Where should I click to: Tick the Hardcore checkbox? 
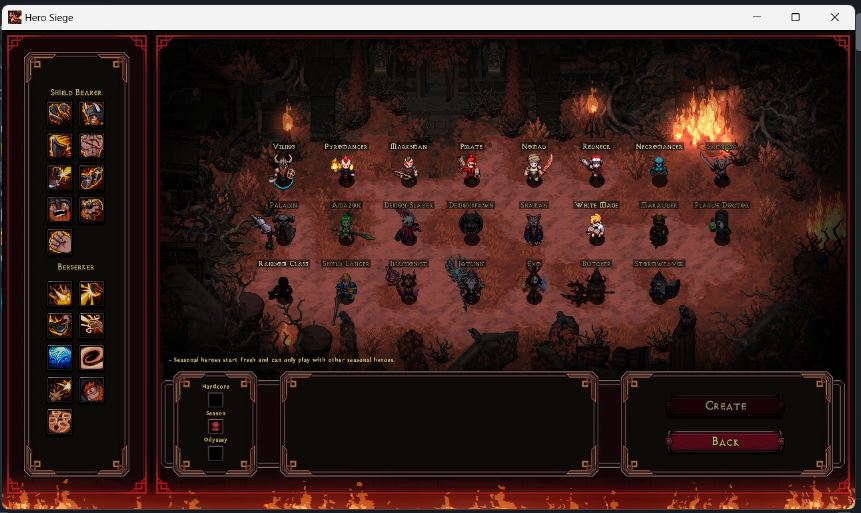point(215,400)
